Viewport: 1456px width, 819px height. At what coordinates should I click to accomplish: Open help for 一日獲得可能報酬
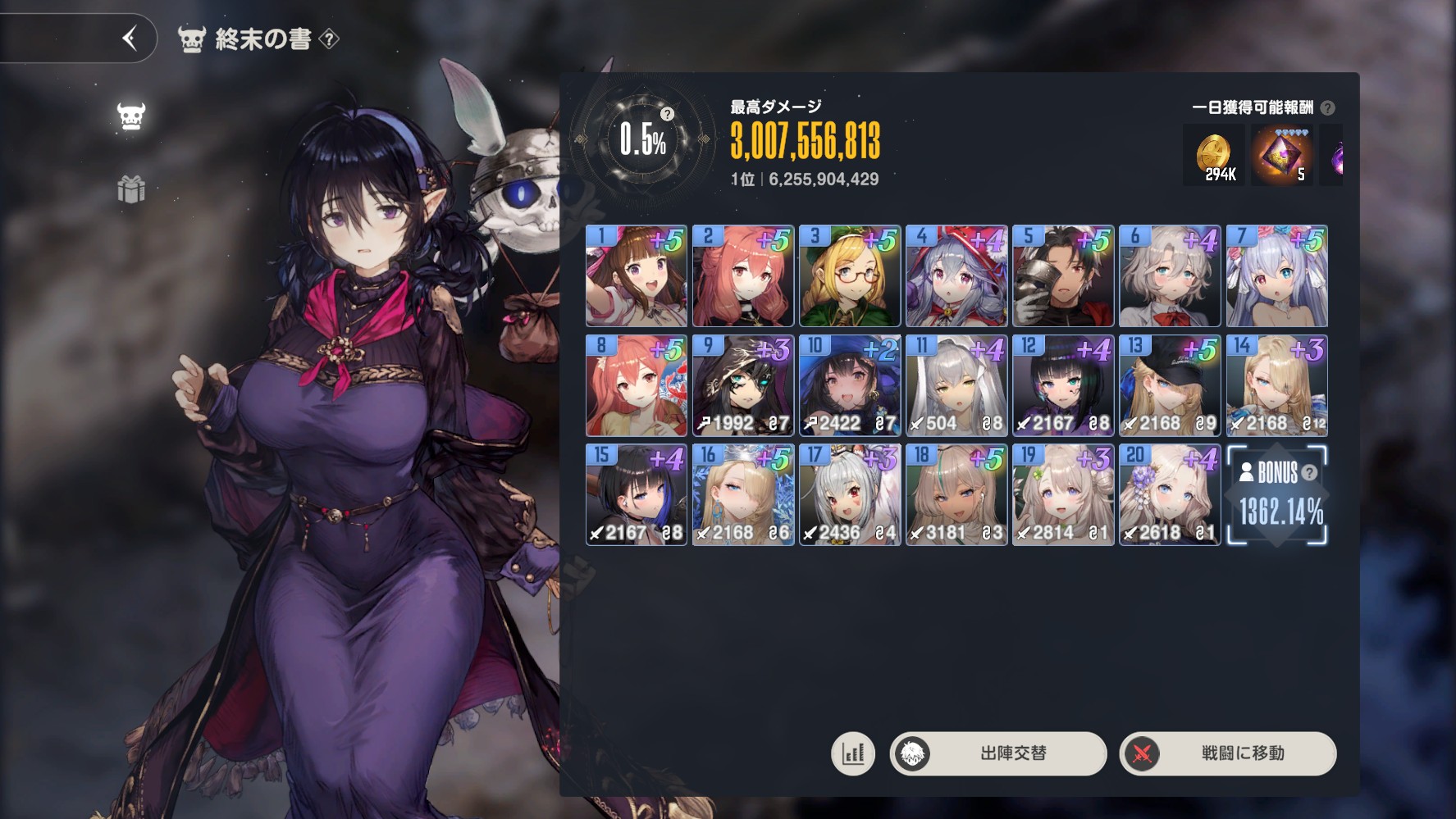(x=1328, y=108)
